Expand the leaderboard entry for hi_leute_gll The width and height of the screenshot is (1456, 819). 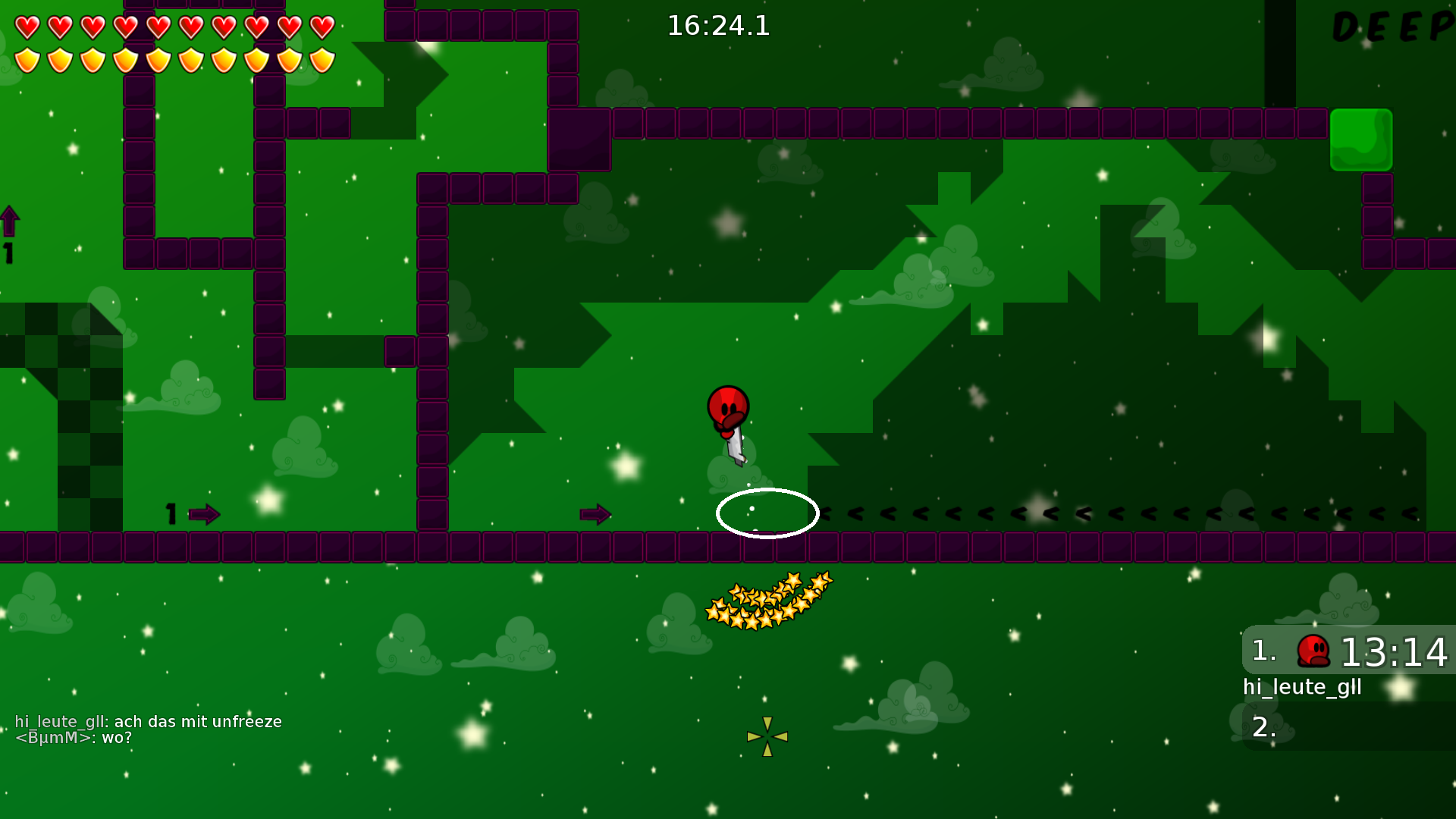[1303, 687]
